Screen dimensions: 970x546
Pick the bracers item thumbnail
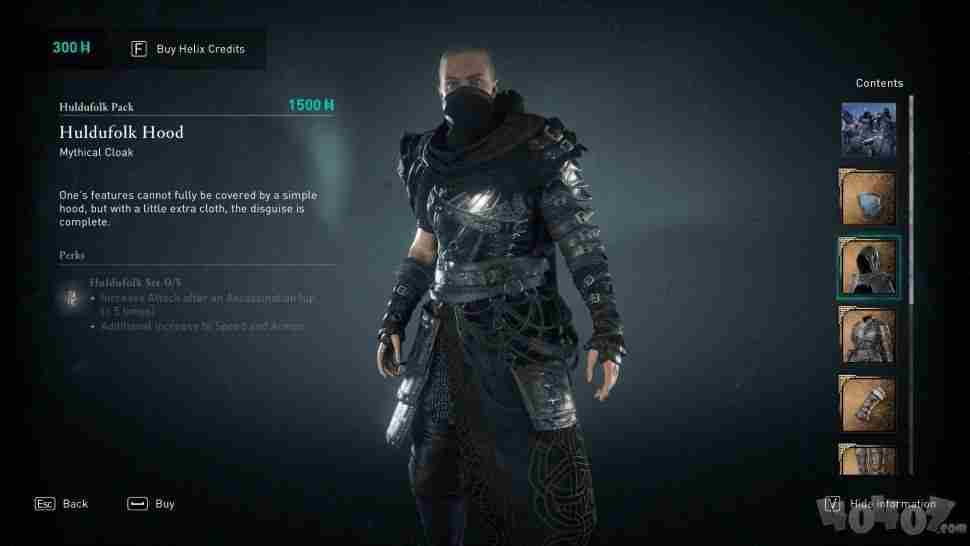click(868, 405)
